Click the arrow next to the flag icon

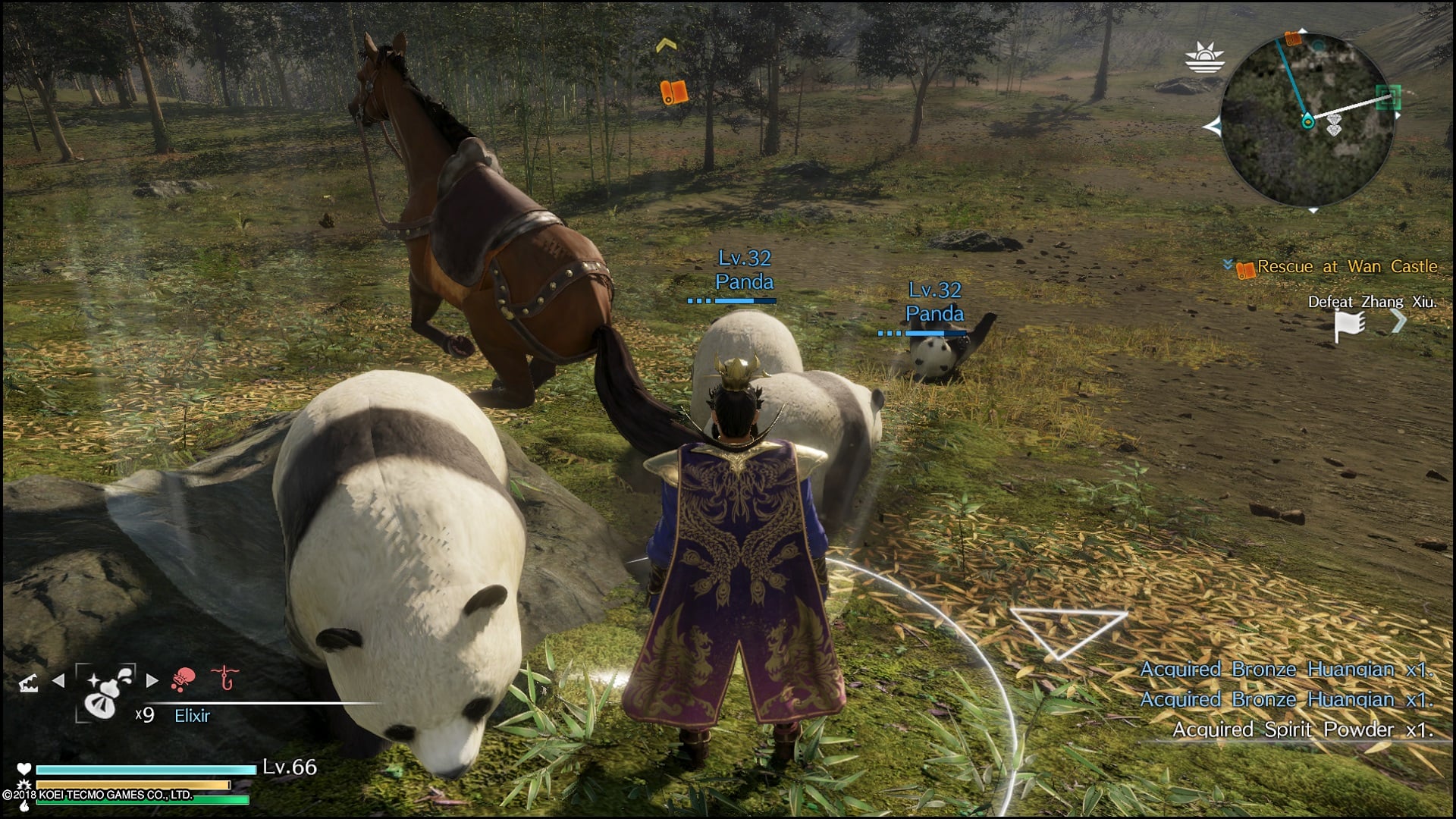[1398, 322]
